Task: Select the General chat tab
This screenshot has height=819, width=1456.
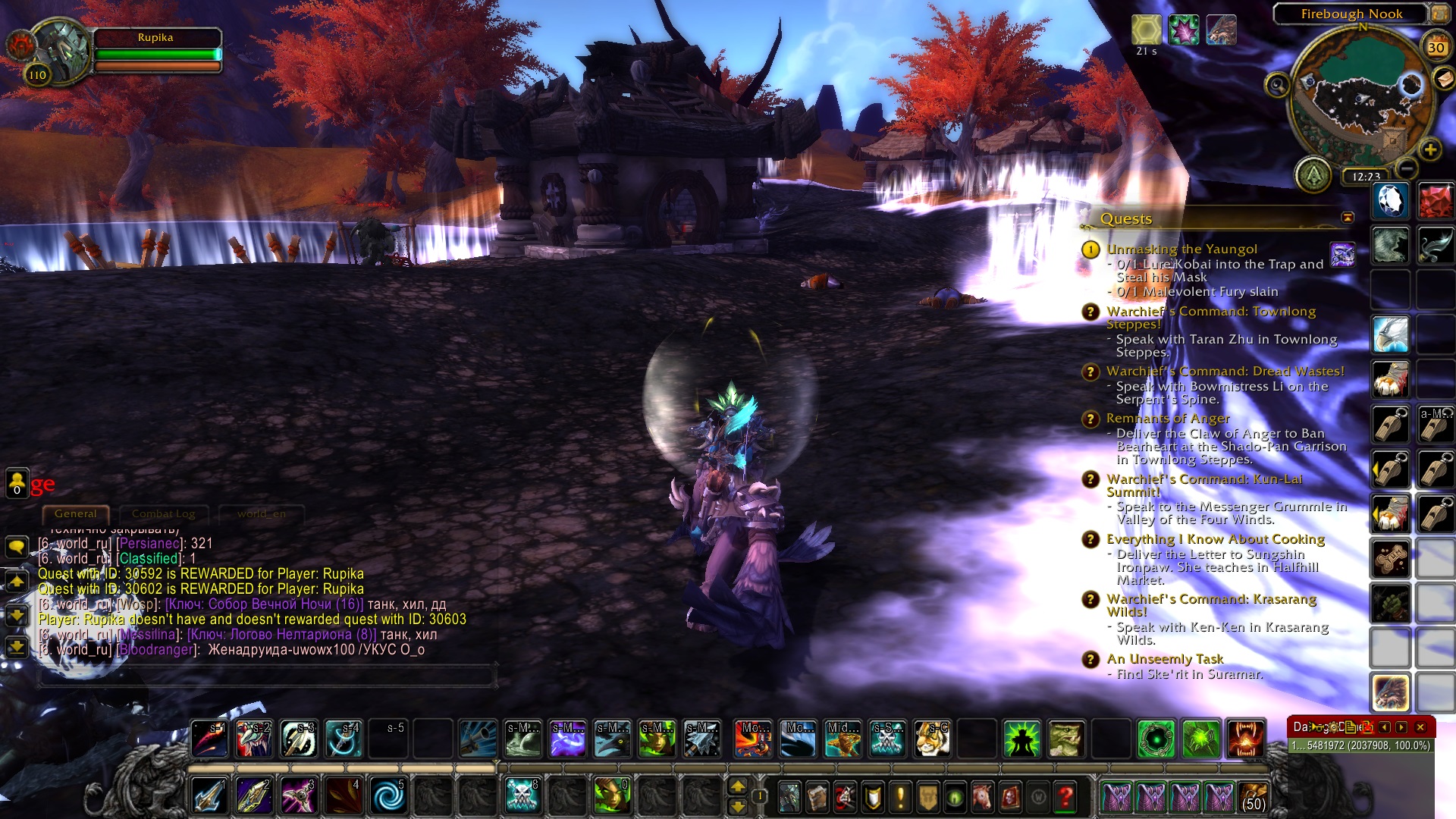Action: pos(76,514)
